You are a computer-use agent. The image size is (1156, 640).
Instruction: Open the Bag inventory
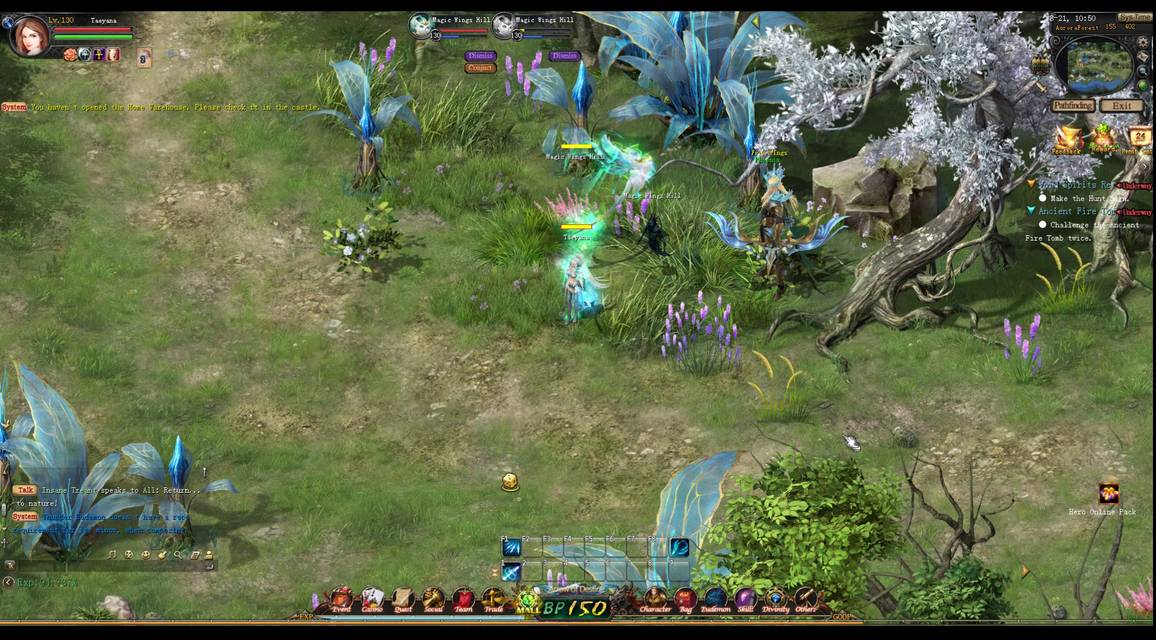[x=686, y=601]
